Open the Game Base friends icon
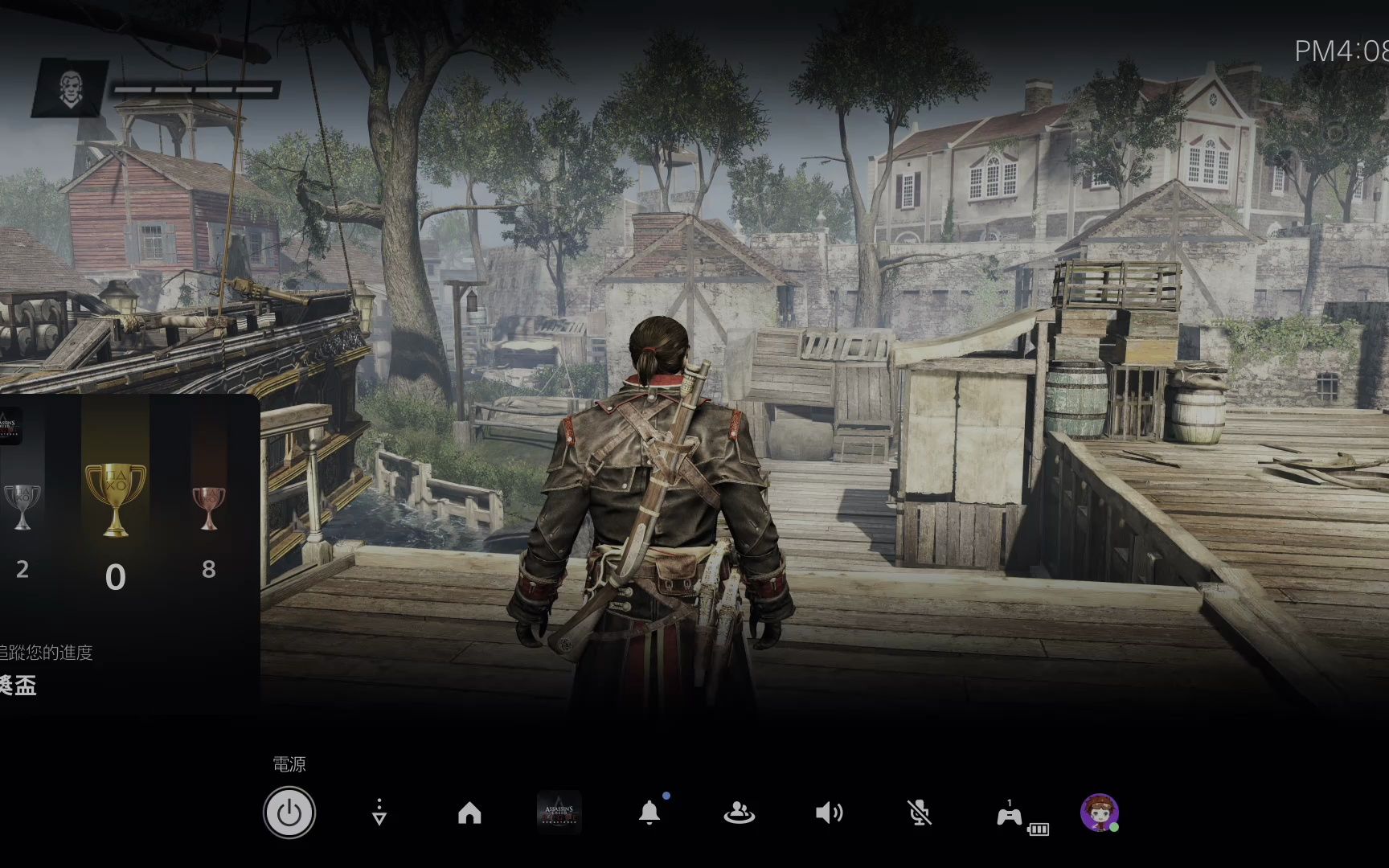This screenshot has height=868, width=1389. pos(739,813)
